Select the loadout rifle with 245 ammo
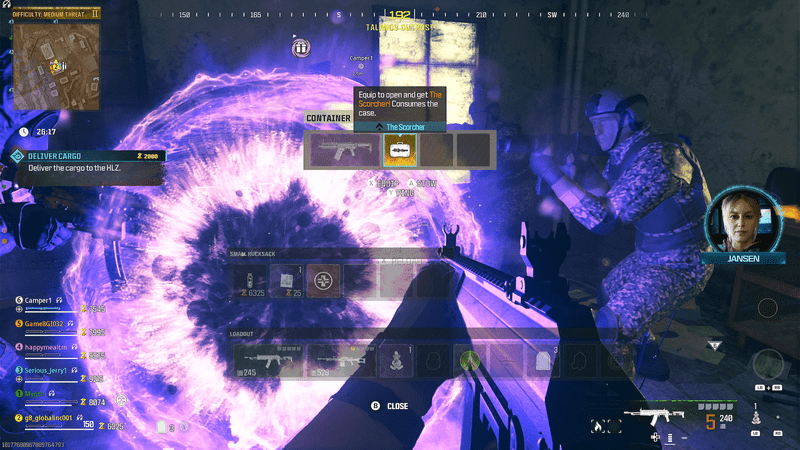800x450 pixels. 268,360
